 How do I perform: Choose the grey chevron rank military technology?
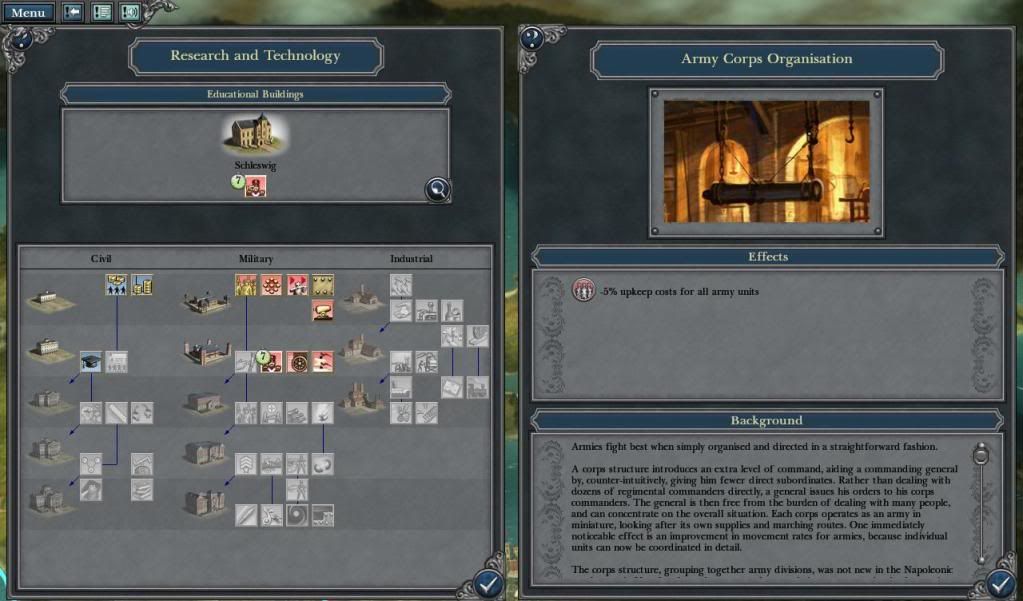point(245,463)
